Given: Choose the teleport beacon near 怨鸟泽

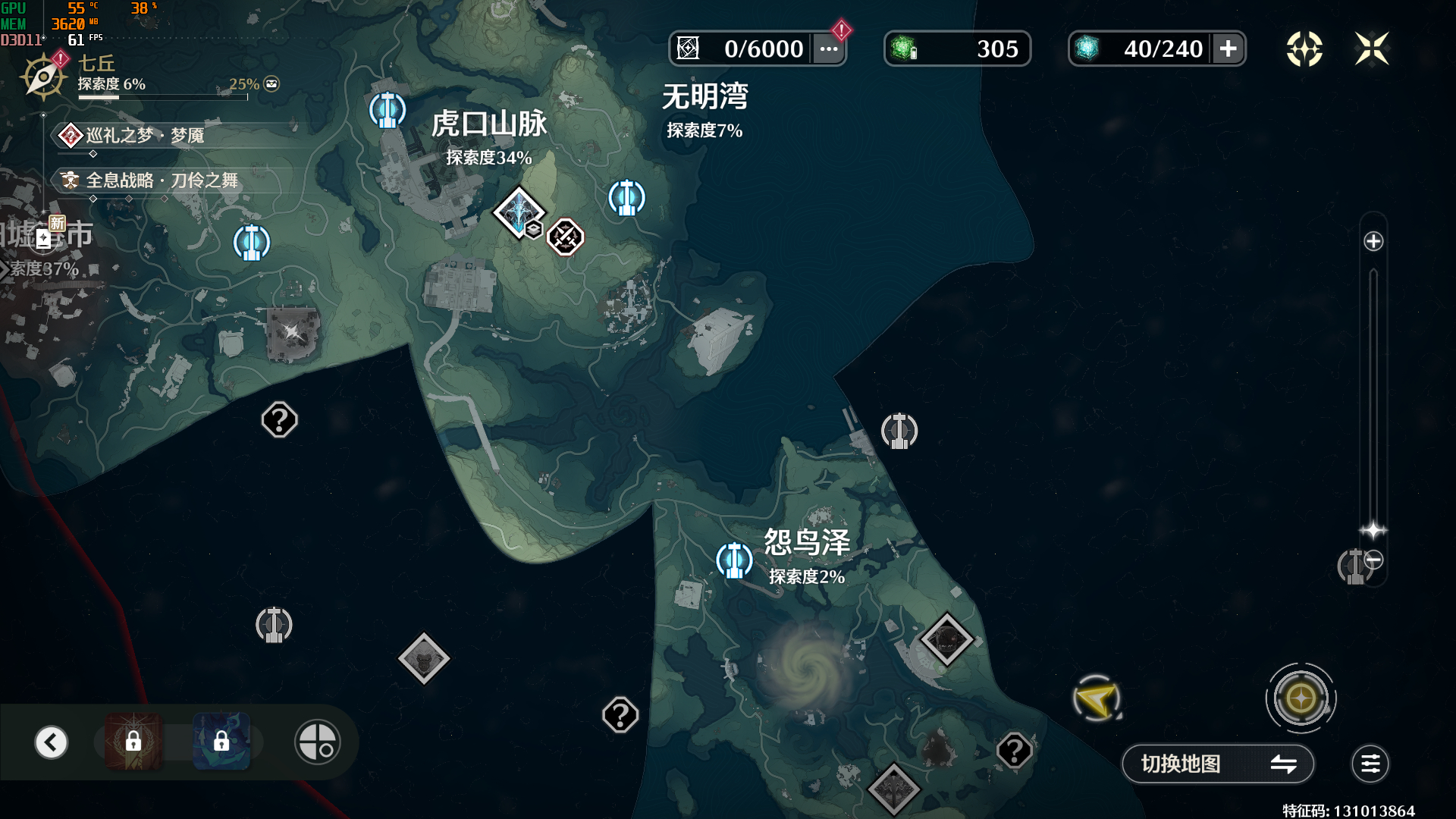Looking at the screenshot, I should (x=734, y=560).
